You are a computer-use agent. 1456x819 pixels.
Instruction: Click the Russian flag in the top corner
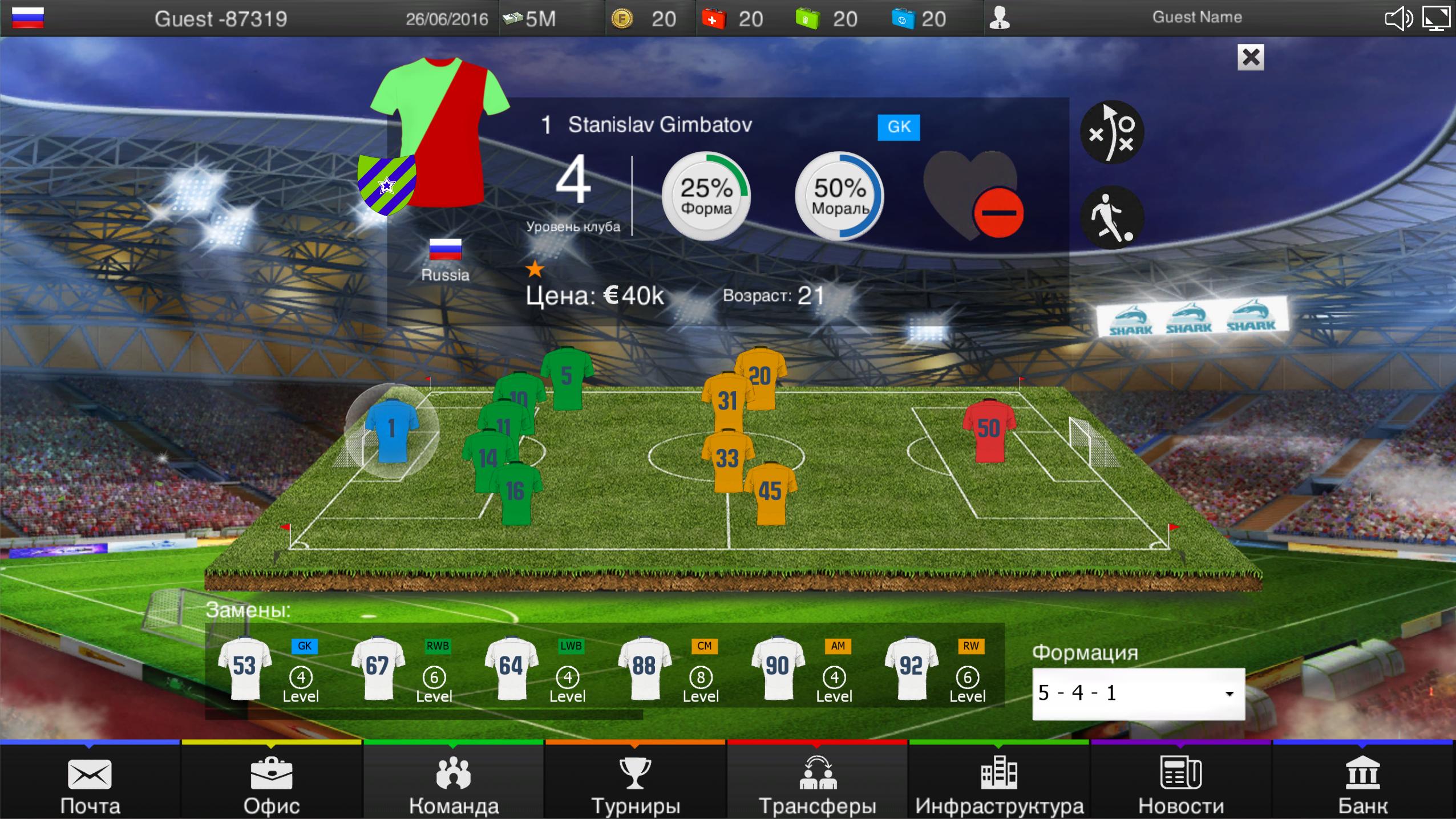(x=29, y=17)
